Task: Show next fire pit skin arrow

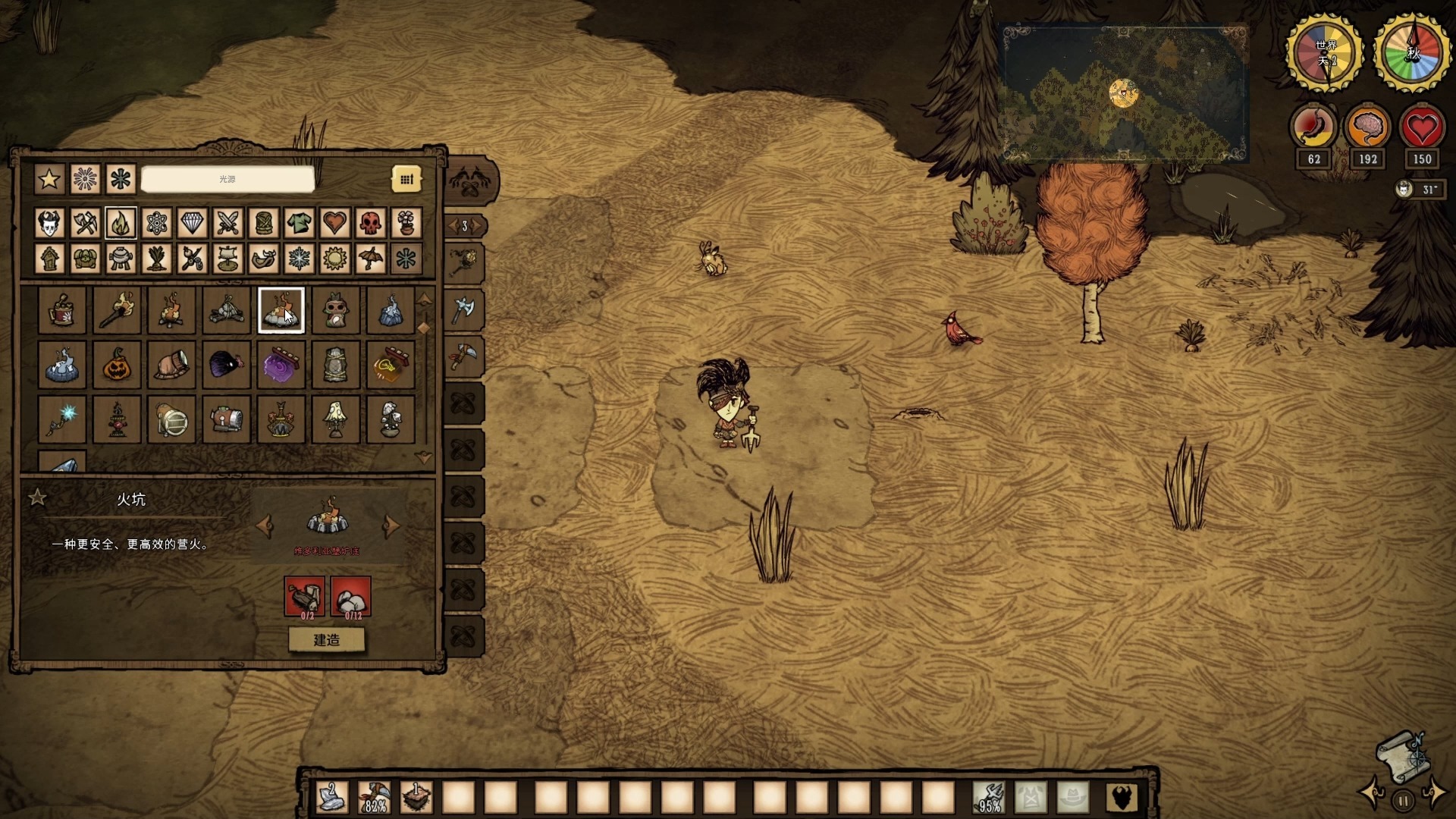Action: (391, 525)
